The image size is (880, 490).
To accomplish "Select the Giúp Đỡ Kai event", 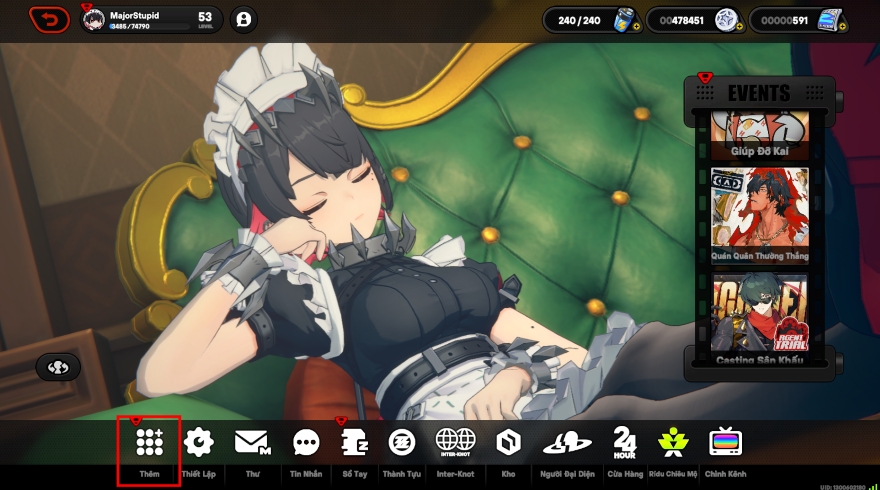I will [x=759, y=137].
